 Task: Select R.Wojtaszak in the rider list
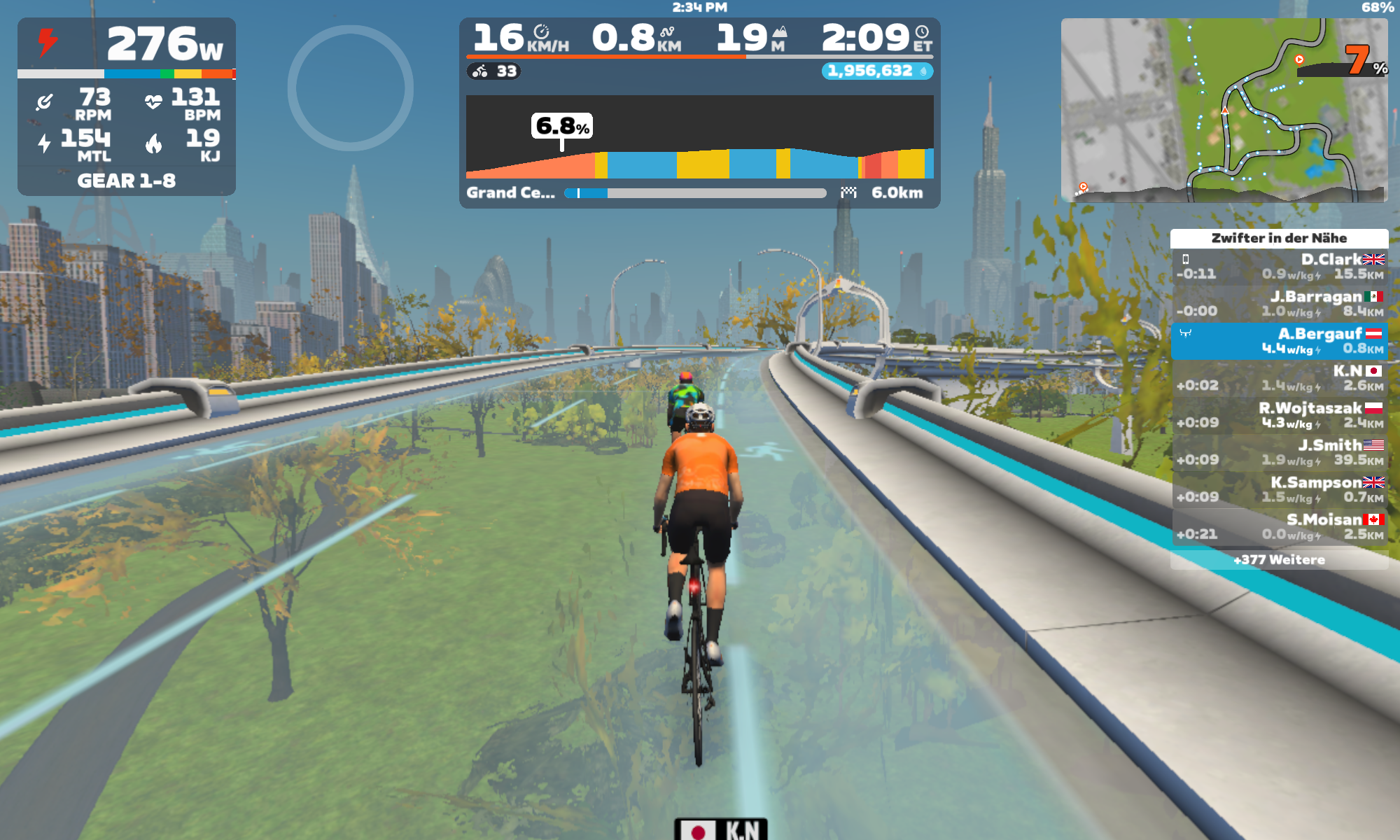1279,415
